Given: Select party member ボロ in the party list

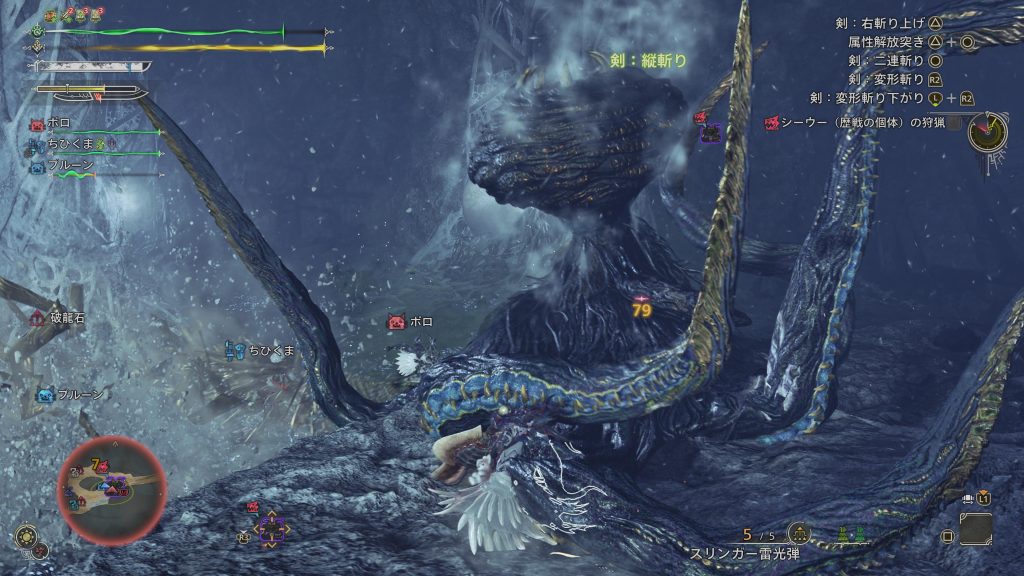Looking at the screenshot, I should 58,123.
